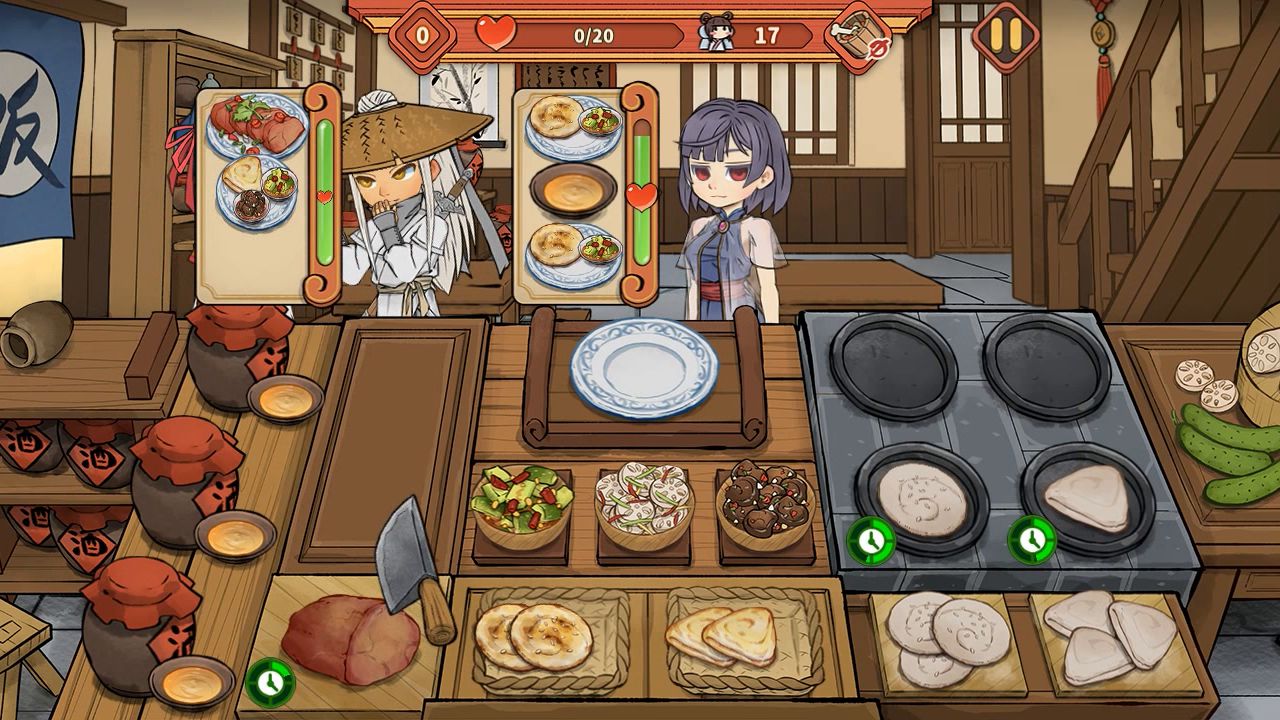Click the empty blue-rimmed serving plate

pyautogui.click(x=644, y=368)
